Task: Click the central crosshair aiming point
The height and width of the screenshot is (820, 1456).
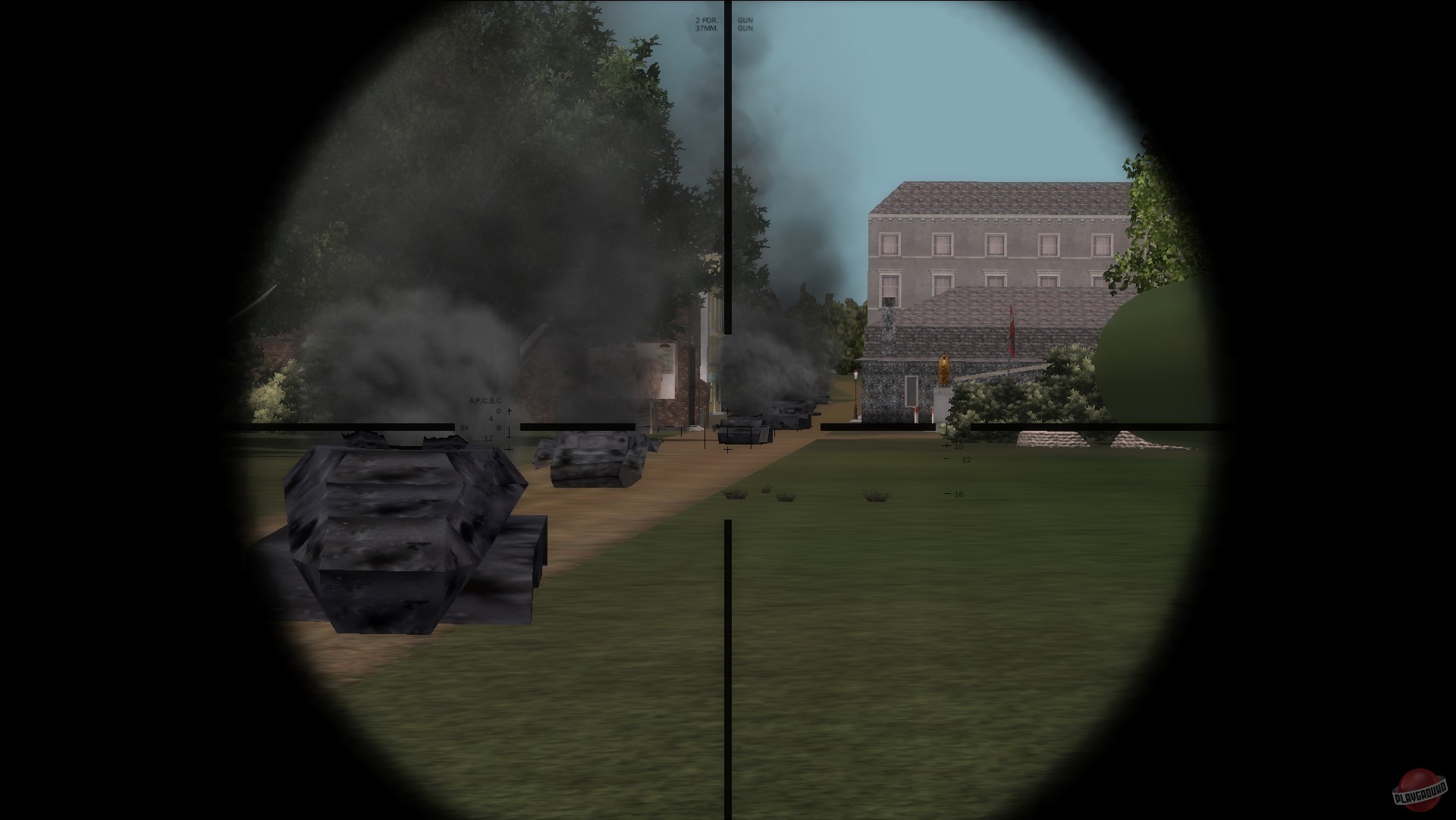Action: 730,429
